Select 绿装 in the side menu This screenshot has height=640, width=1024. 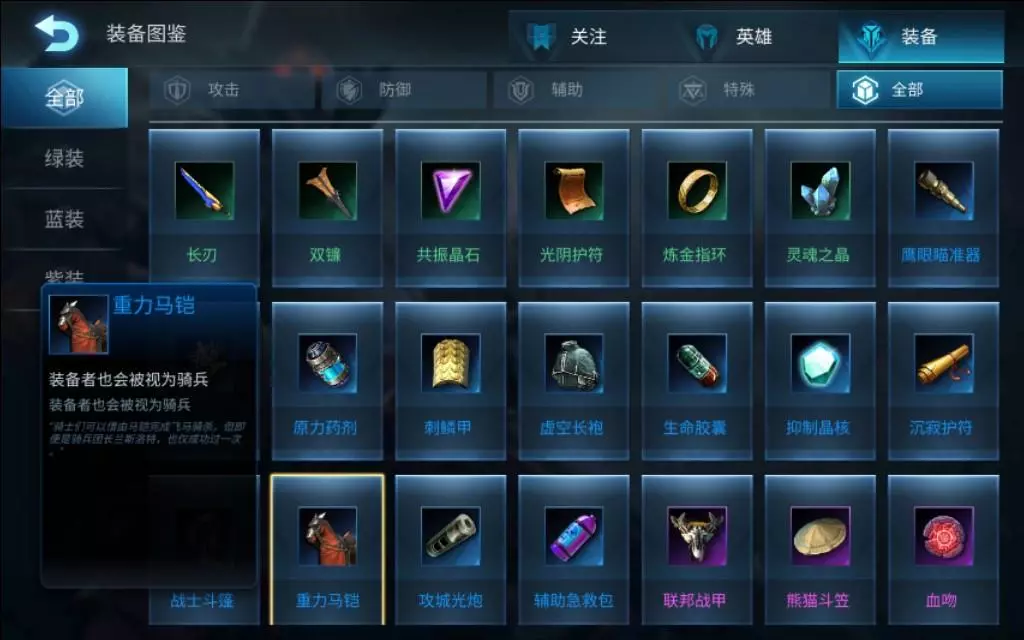coord(64,158)
